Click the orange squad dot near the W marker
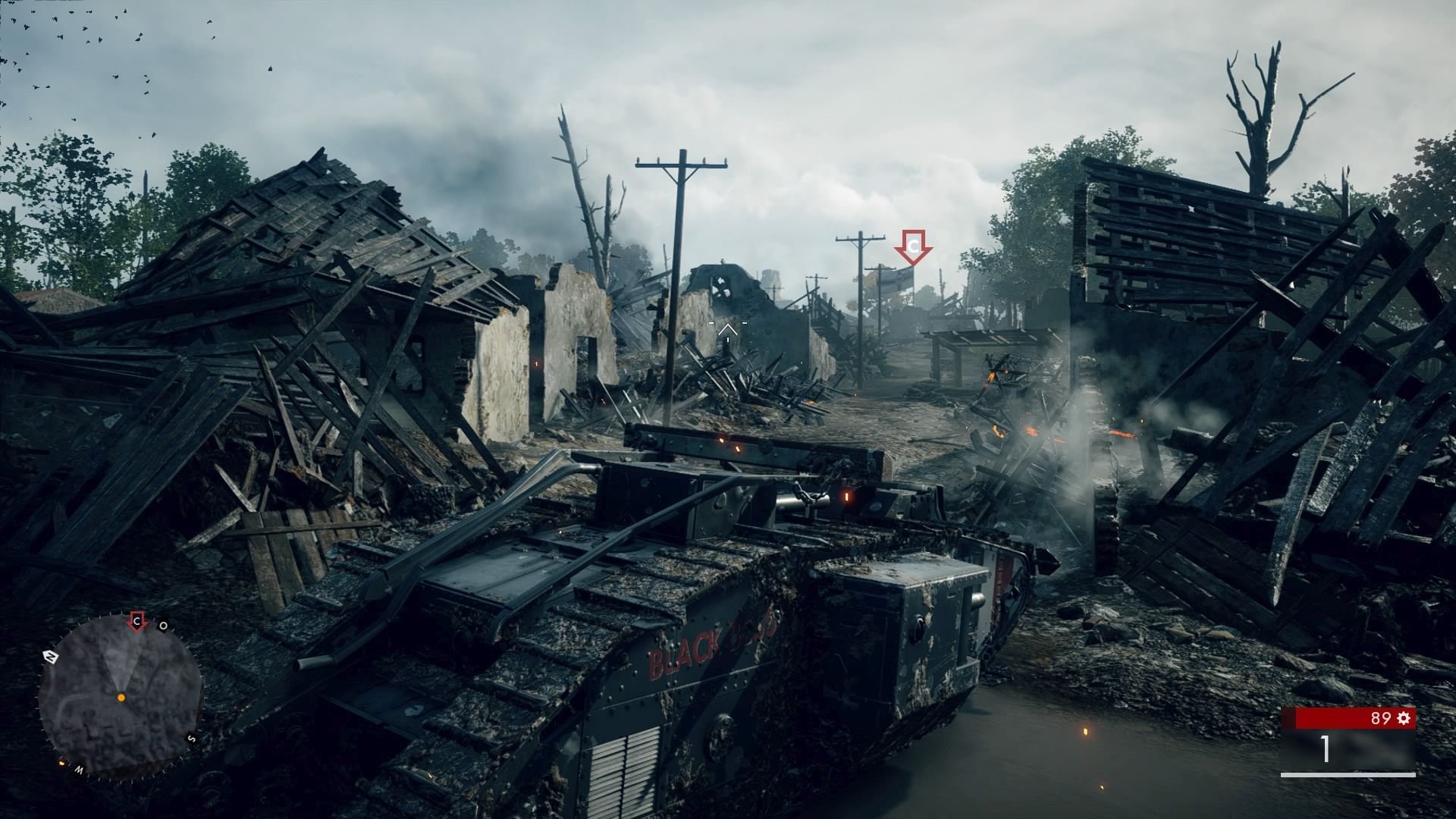Image resolution: width=1456 pixels, height=819 pixels. click(61, 763)
